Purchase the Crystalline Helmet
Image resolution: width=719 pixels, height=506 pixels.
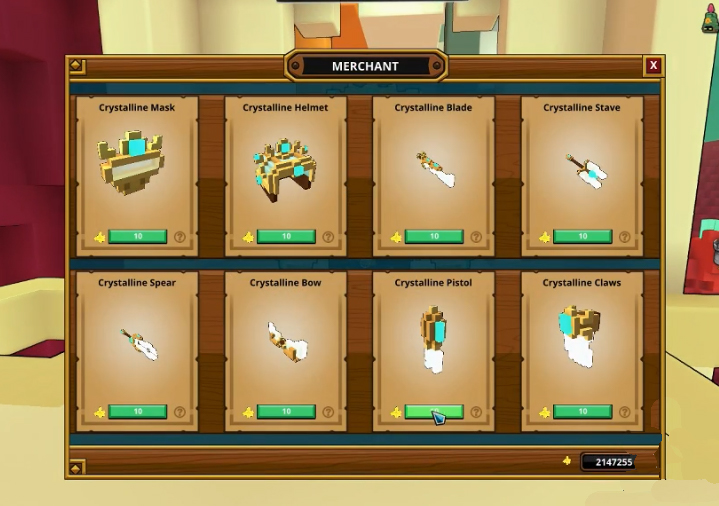286,237
